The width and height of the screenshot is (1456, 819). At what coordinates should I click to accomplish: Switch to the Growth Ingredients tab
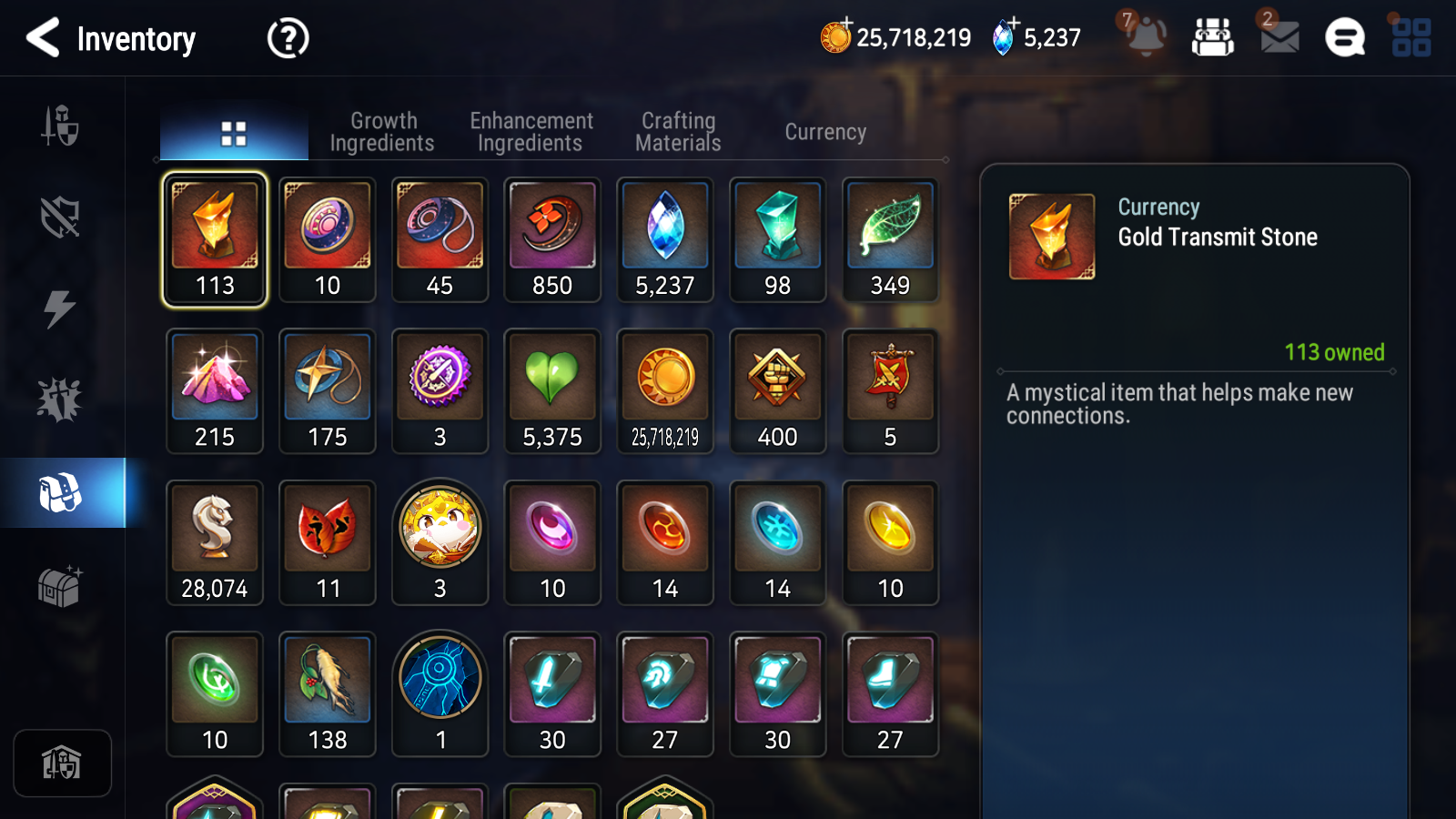coord(382,132)
